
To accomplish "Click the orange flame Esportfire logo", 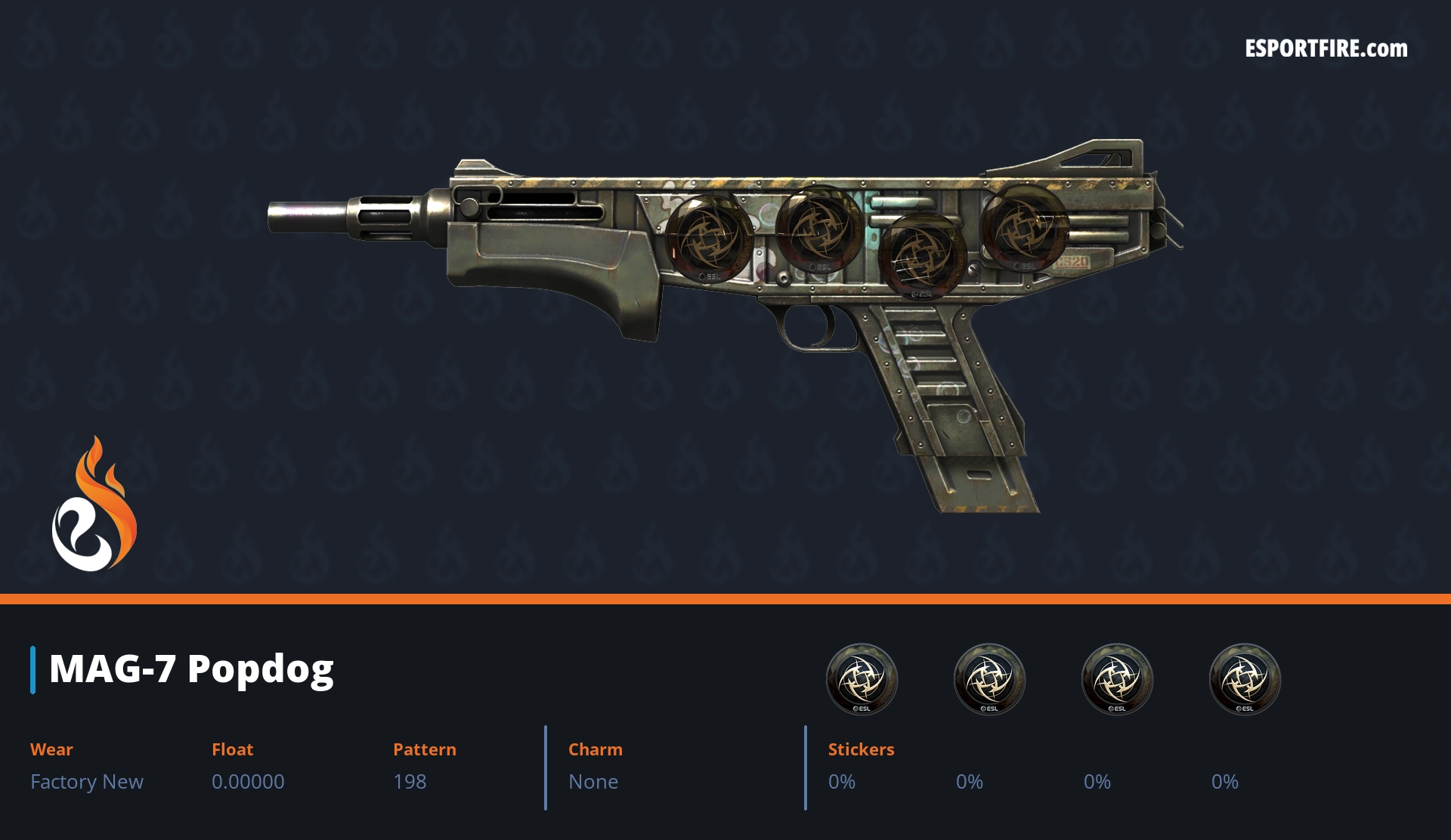I will click(x=94, y=505).
